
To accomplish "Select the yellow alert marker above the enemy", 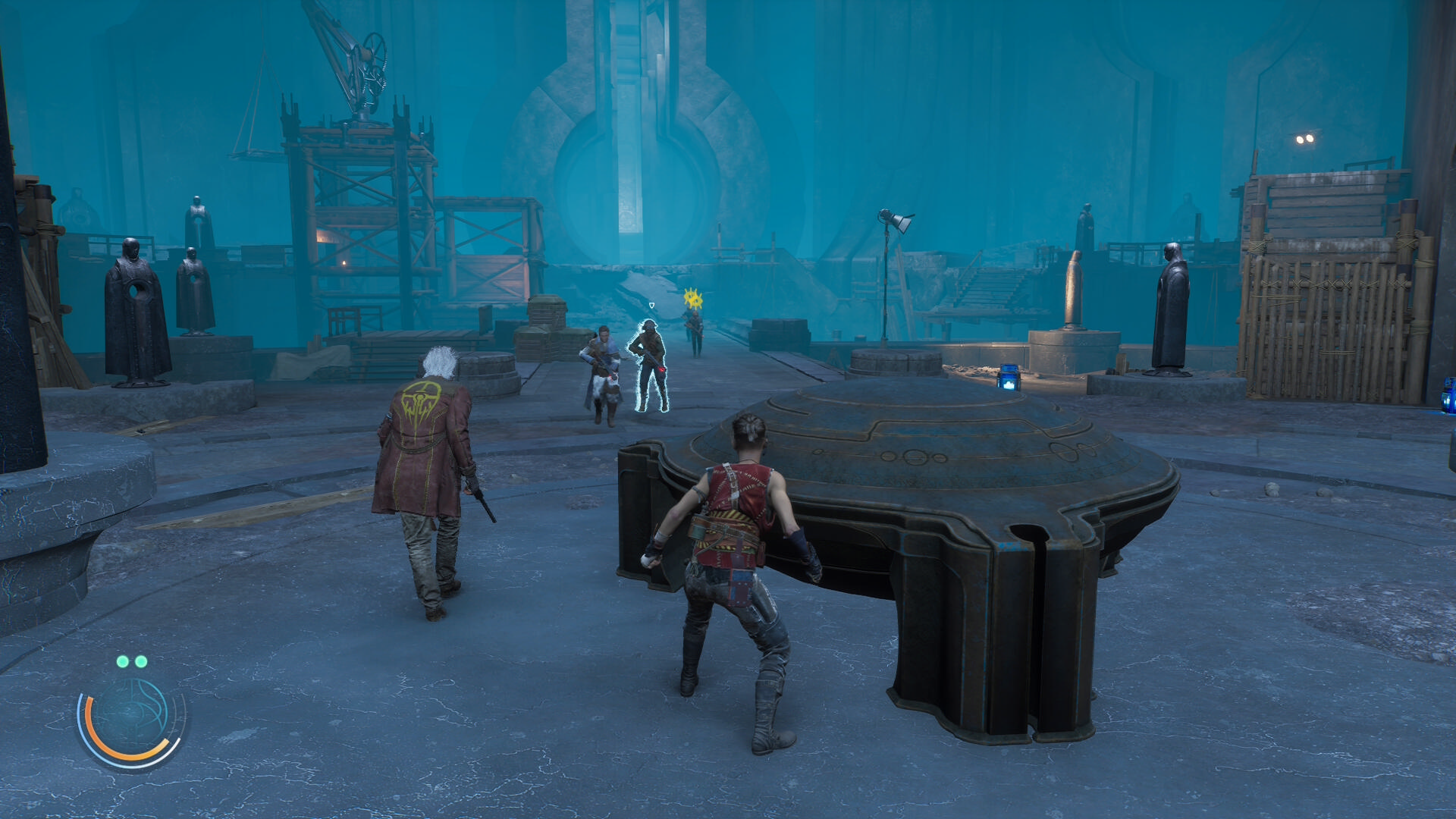I will [692, 298].
